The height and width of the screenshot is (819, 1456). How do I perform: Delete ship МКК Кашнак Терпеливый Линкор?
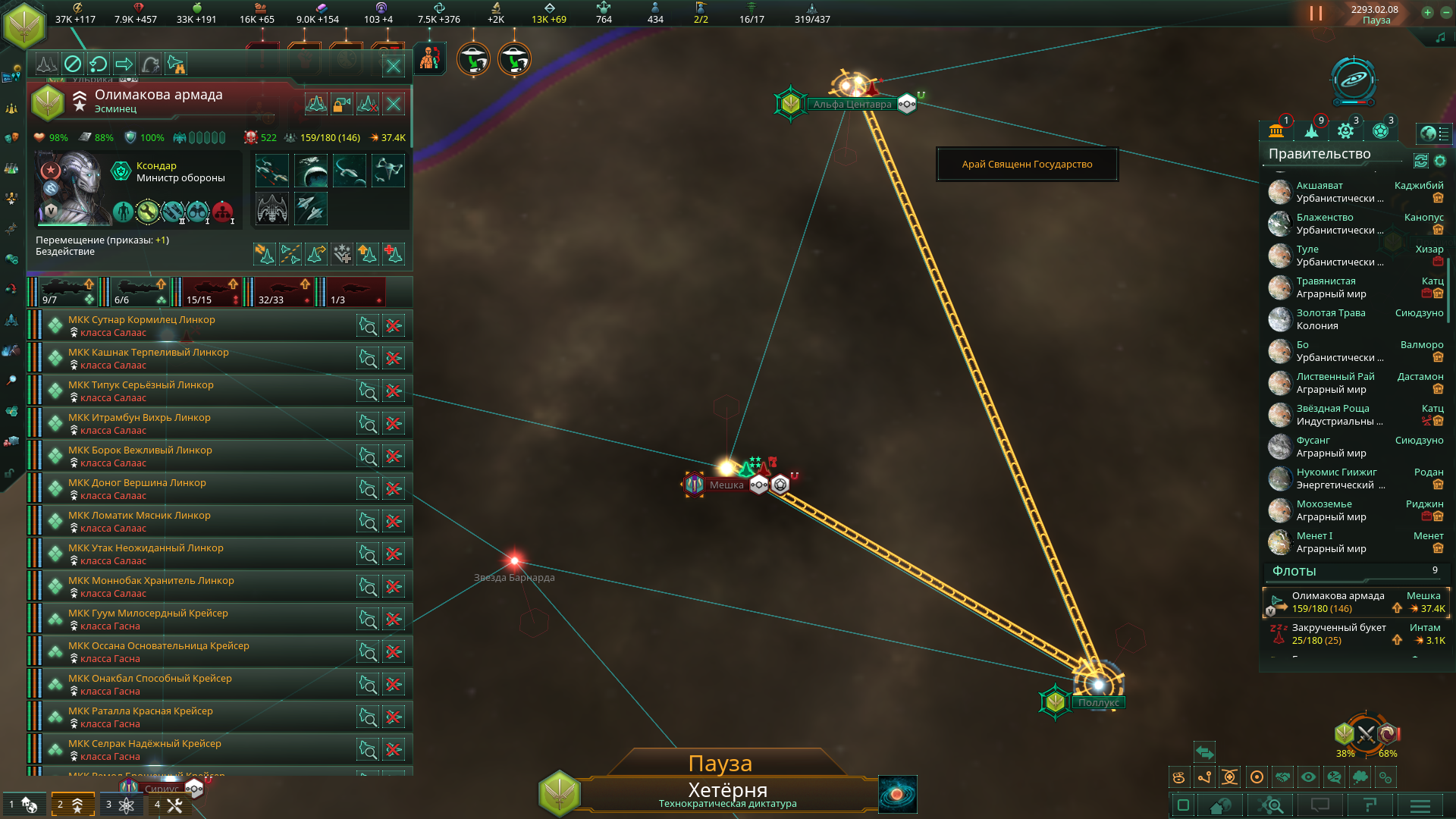coord(394,359)
